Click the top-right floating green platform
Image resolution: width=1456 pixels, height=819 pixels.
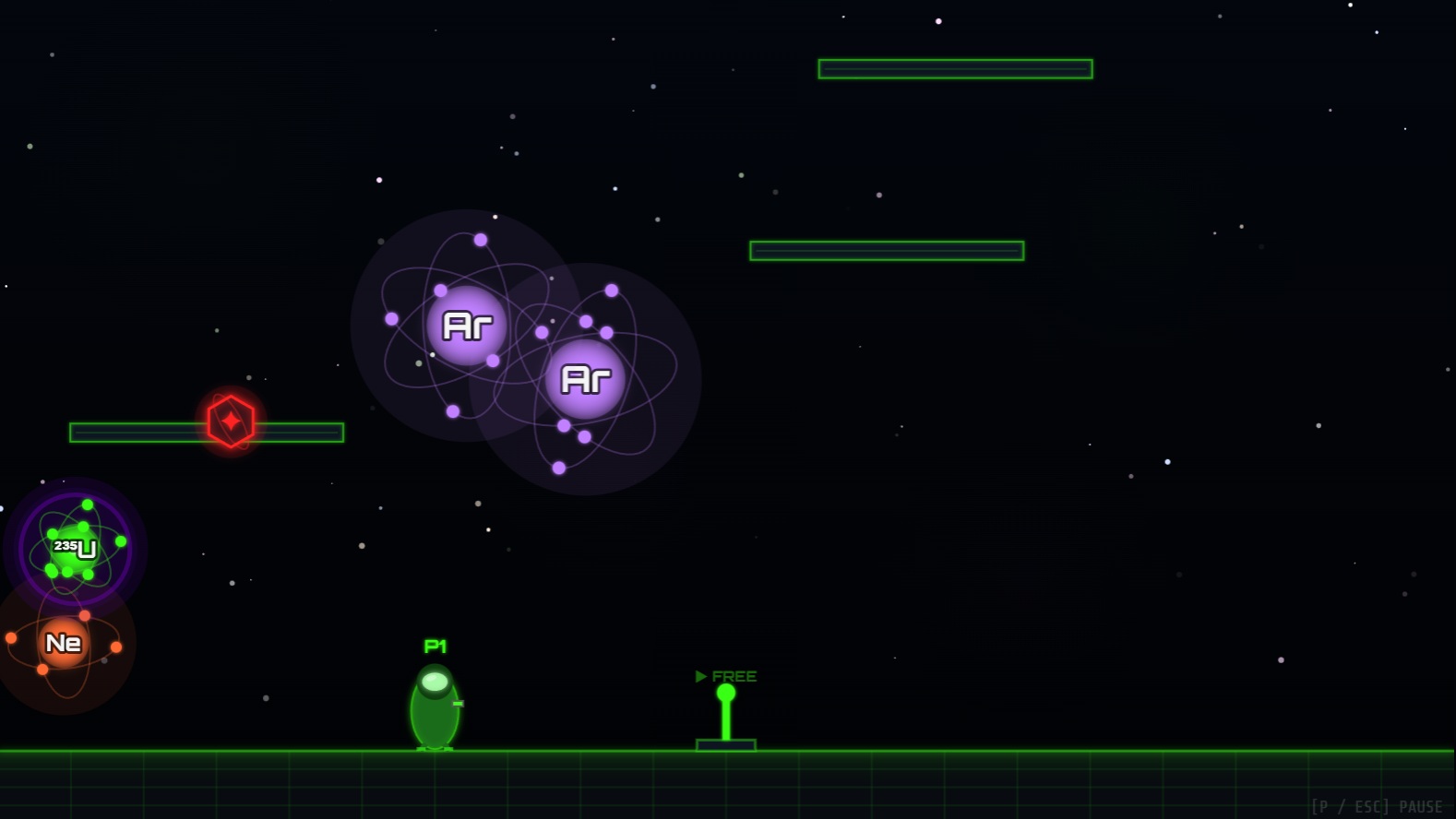[954, 68]
